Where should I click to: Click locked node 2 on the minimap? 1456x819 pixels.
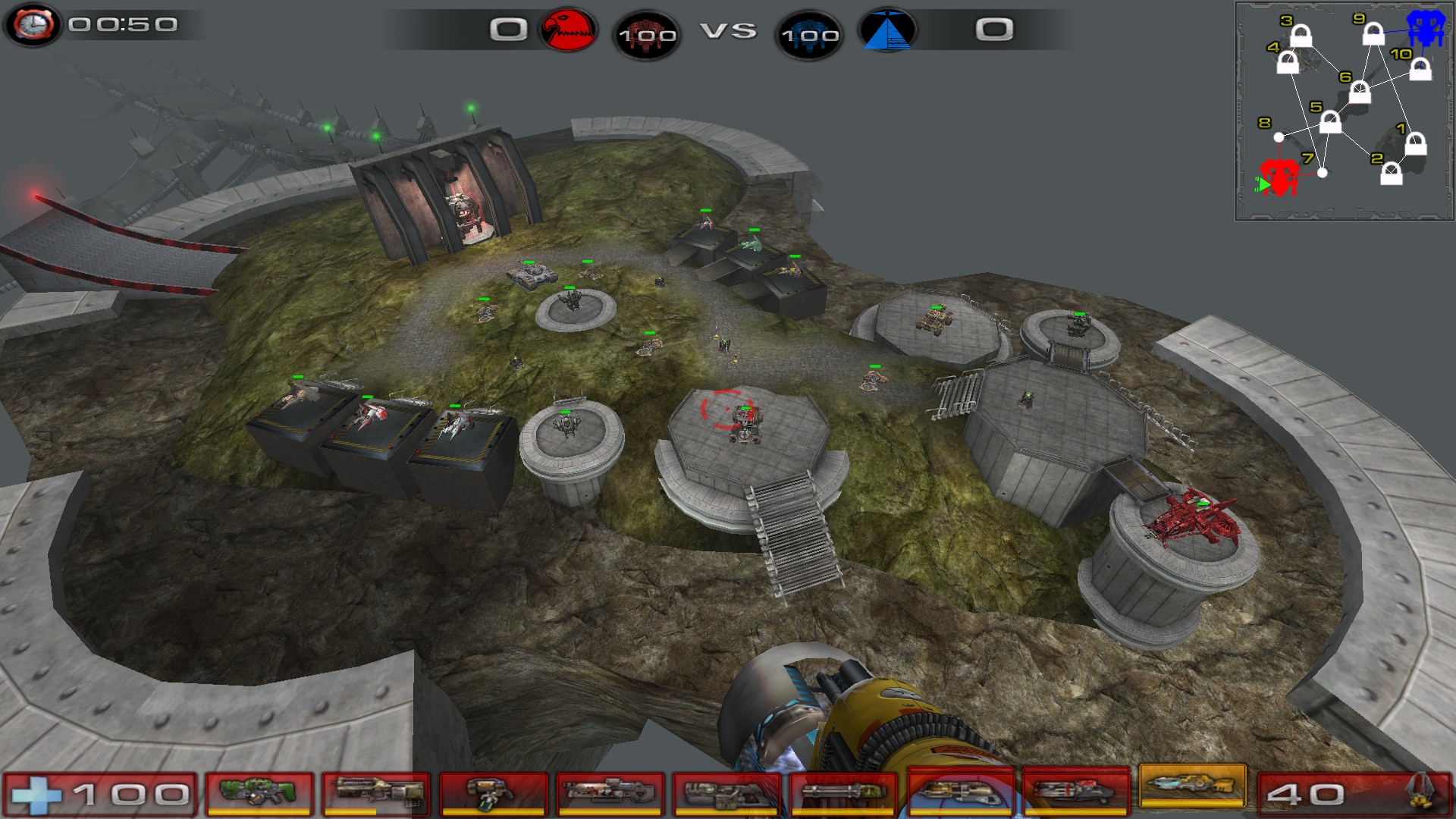coord(1391,174)
